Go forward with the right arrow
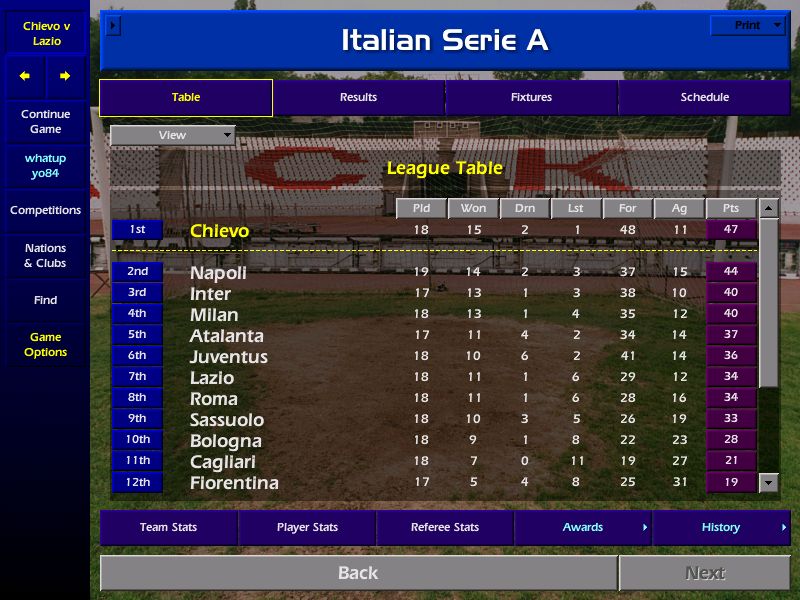Screen dimensions: 800x600 (x=65, y=76)
